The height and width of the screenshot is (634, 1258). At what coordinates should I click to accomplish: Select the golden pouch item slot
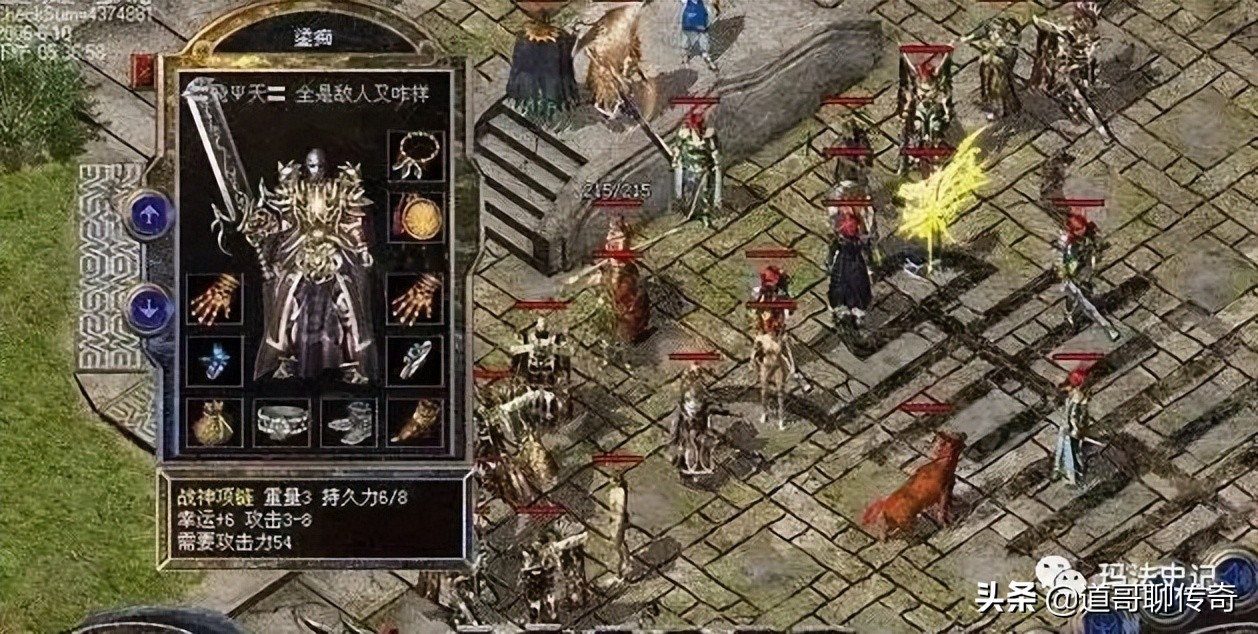214,422
